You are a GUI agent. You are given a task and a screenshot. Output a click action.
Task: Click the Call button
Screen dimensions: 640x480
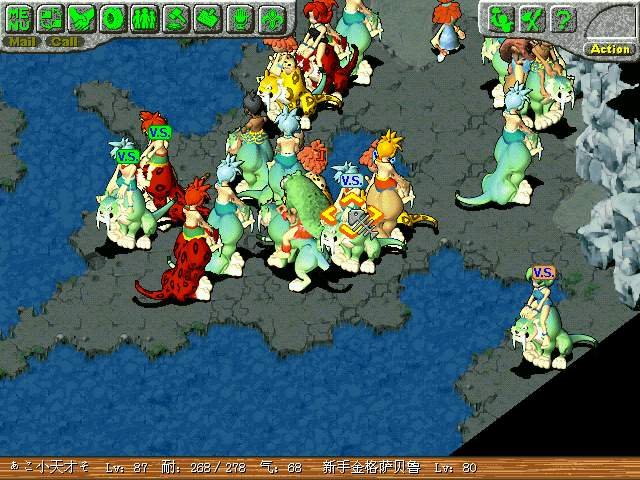pyautogui.click(x=64, y=42)
